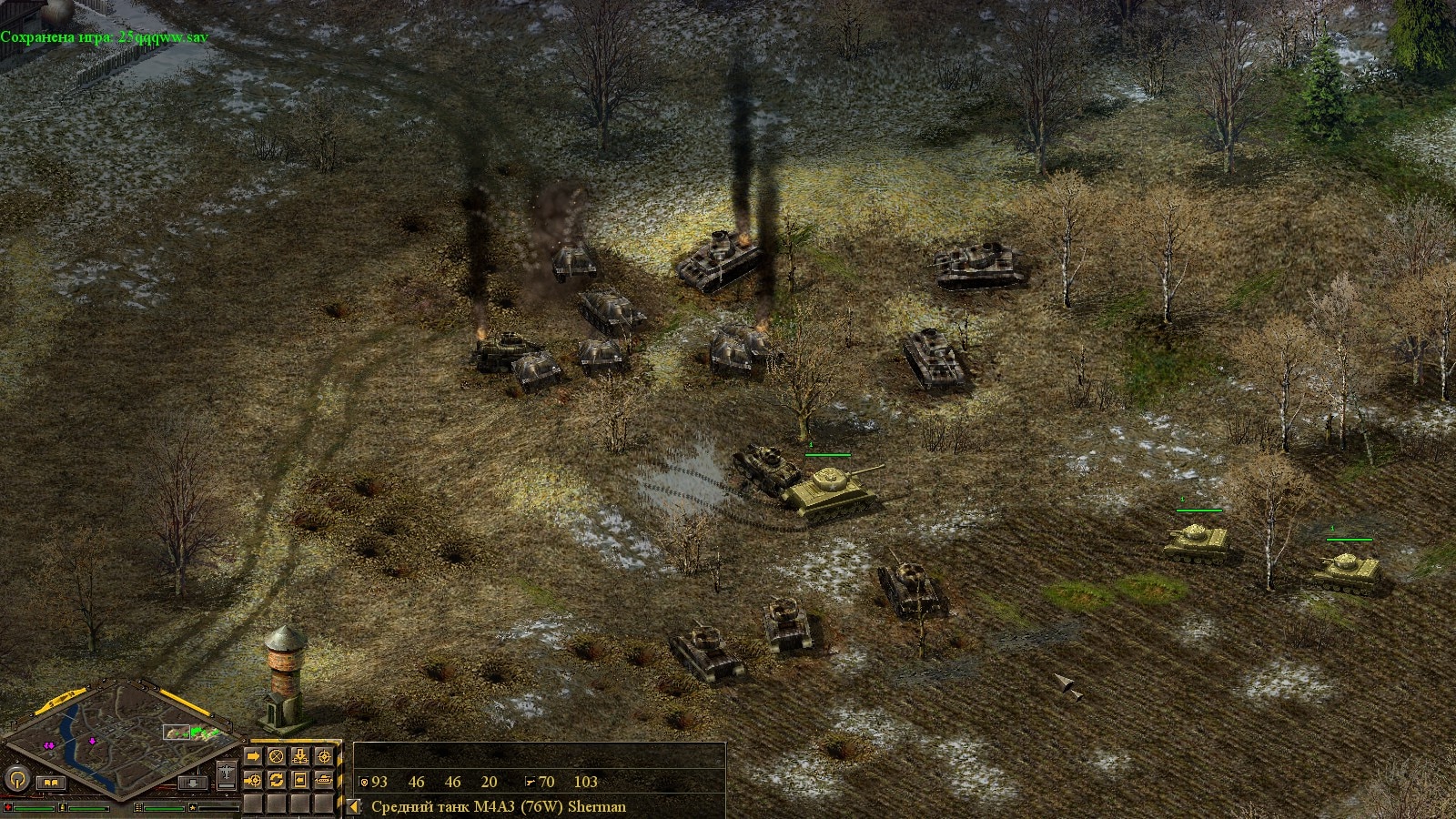Open the main menu power button
The image size is (1456, 819).
click(16, 780)
